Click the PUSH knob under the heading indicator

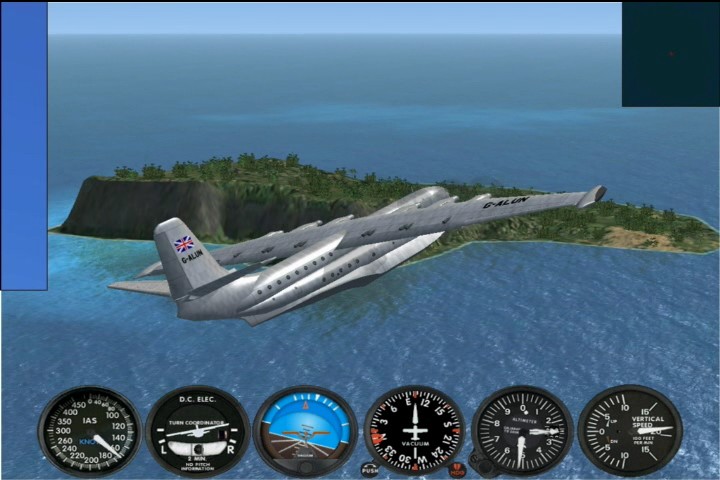click(370, 468)
